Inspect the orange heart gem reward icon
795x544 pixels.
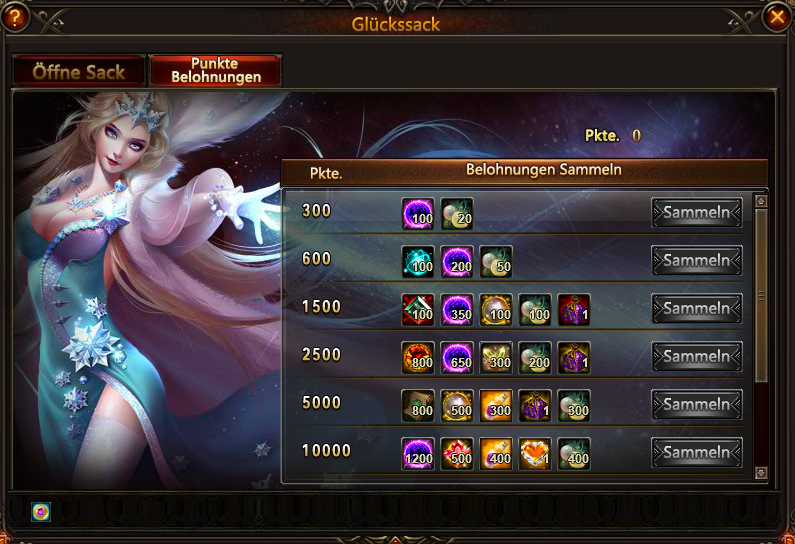[535, 453]
